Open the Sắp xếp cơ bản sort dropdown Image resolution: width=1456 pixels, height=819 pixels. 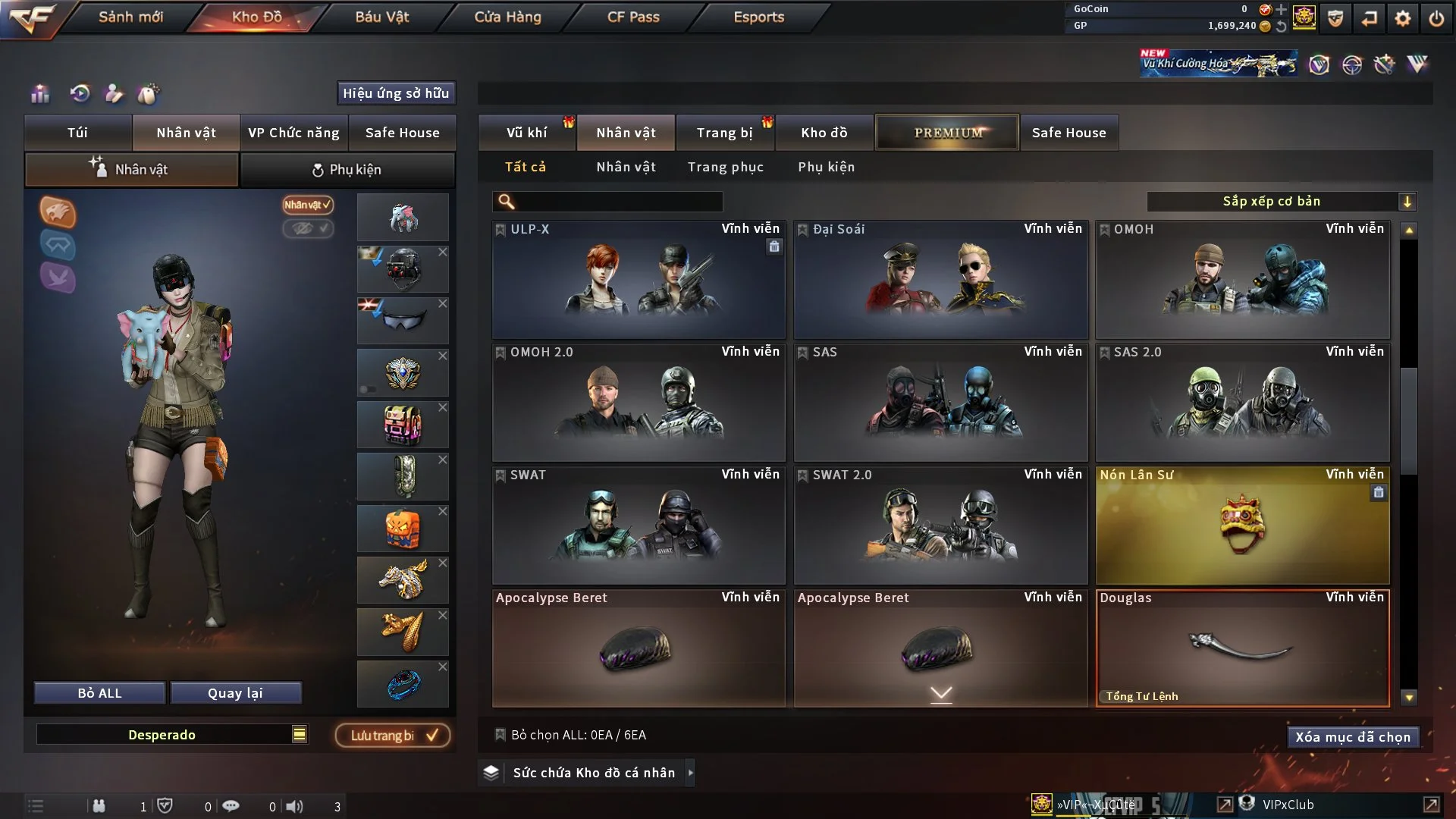(1281, 202)
